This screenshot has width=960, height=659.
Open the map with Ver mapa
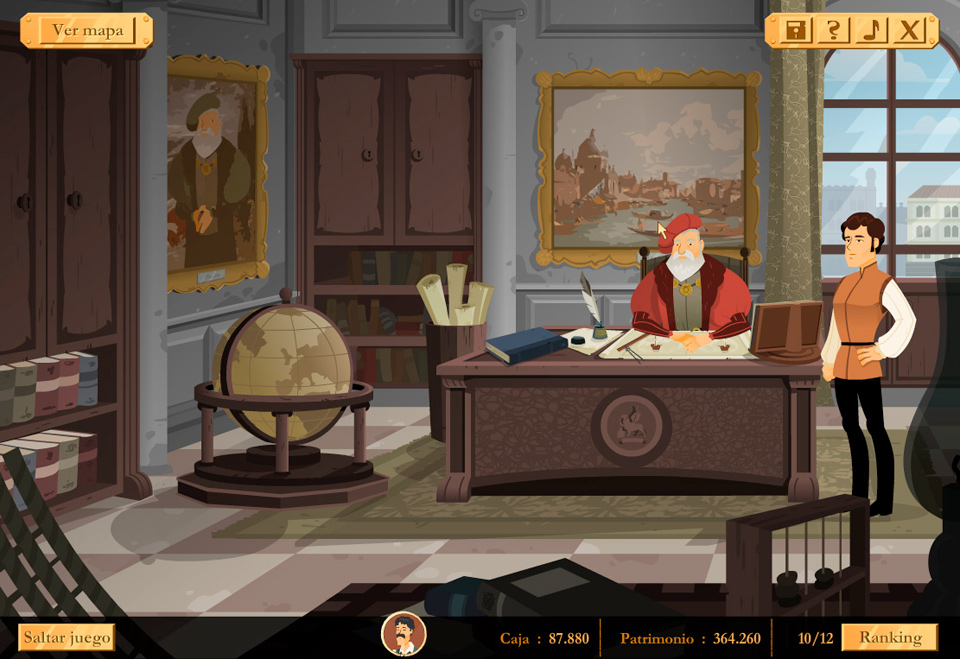pos(87,30)
